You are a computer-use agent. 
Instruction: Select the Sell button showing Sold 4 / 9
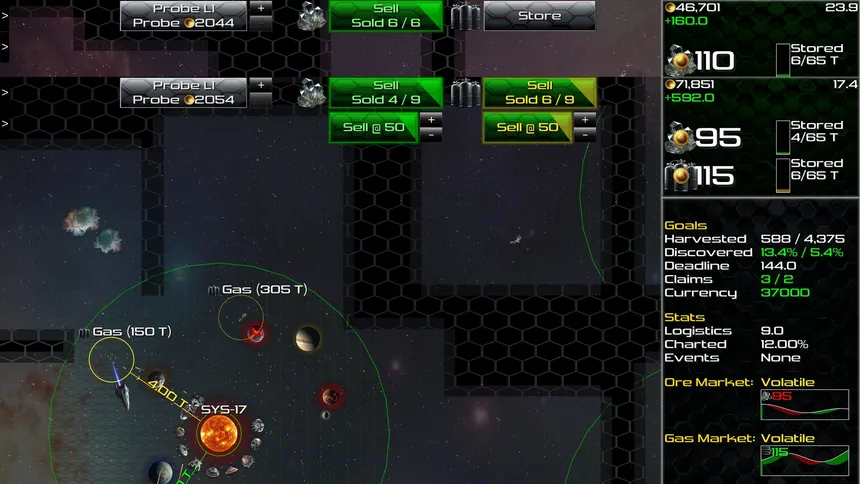pyautogui.click(x=385, y=93)
